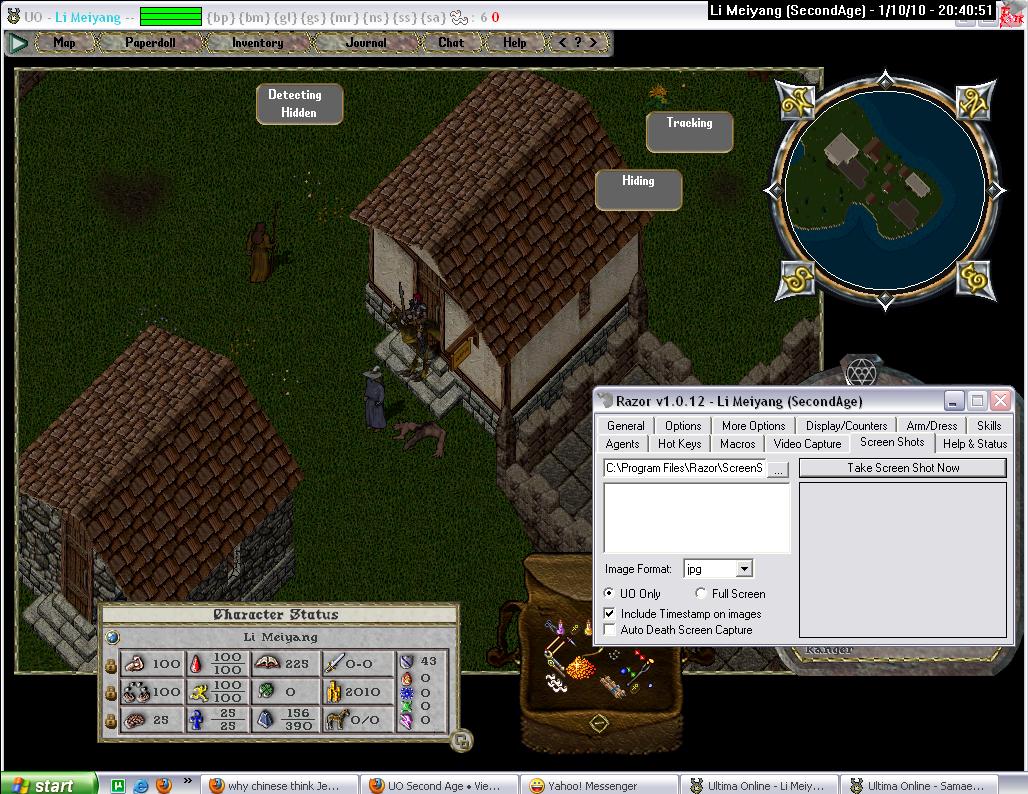1028x794 pixels.
Task: Open Razor's Skills tab
Action: pos(988,426)
